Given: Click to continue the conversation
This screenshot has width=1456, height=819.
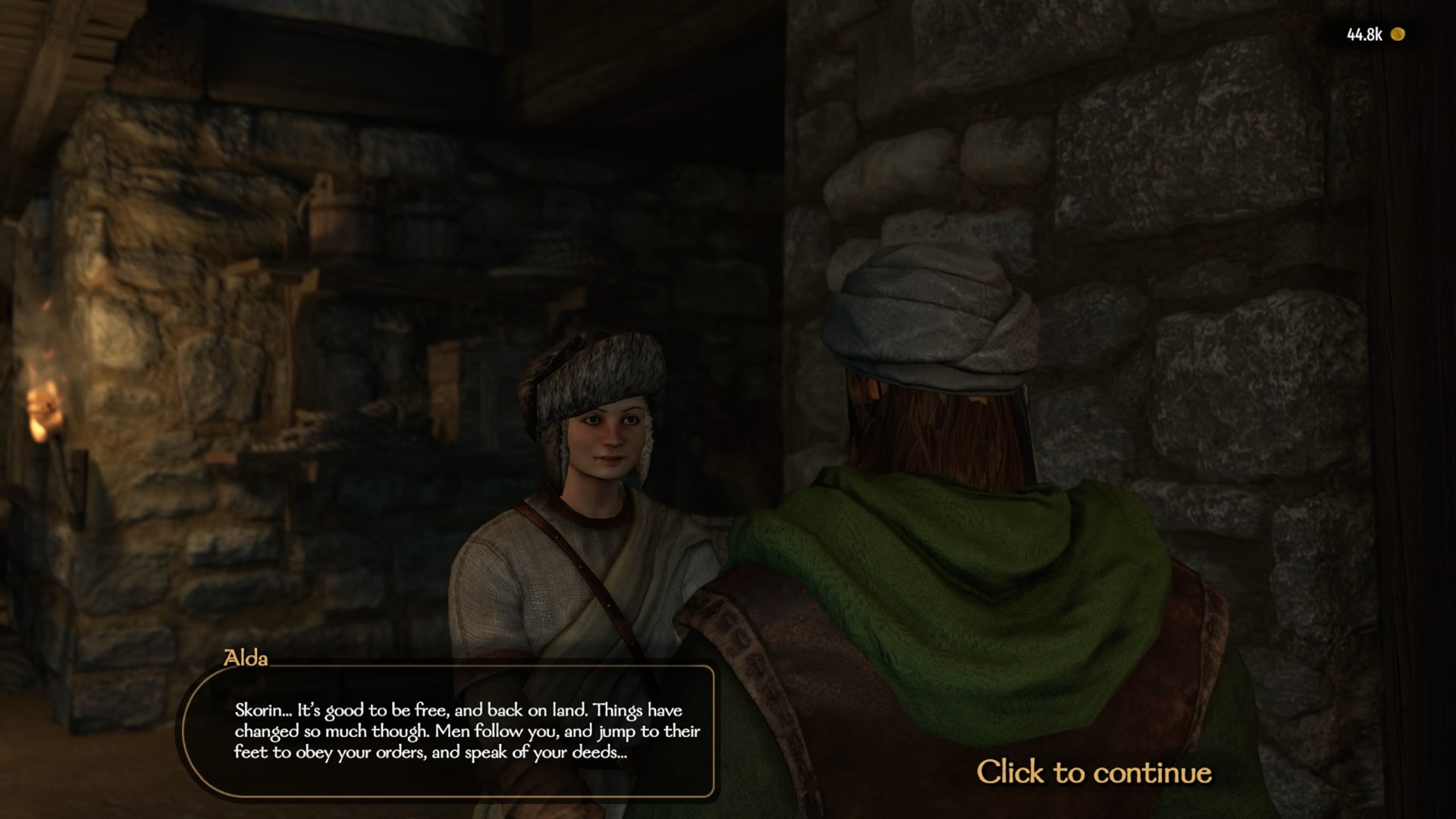Looking at the screenshot, I should coord(1093,772).
